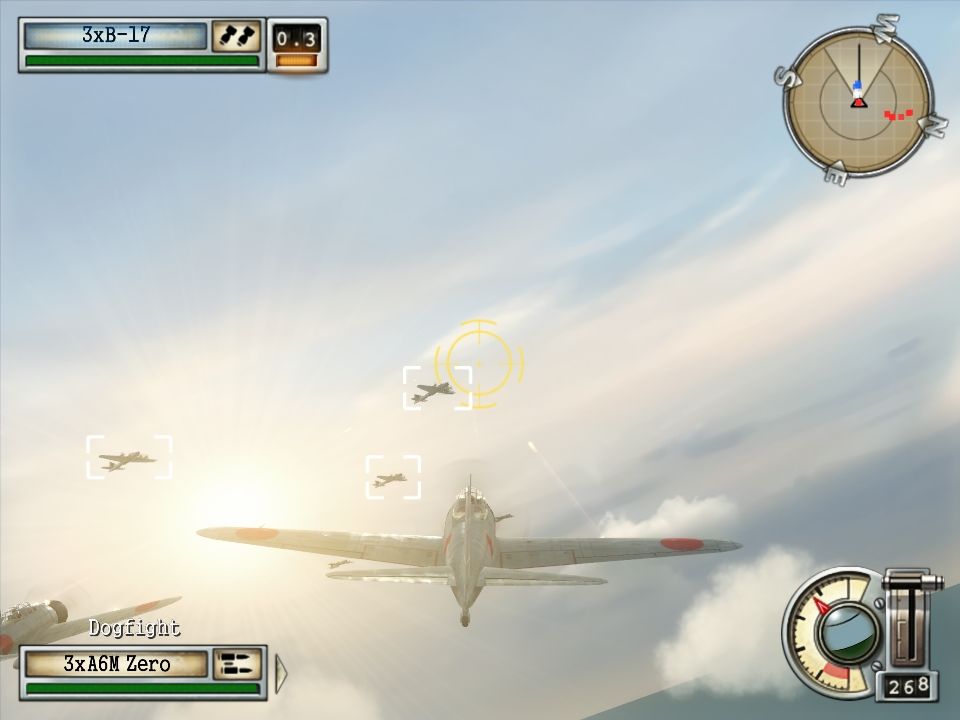Viewport: 960px width, 720px height.
Task: Select the 3xB-17 target panel
Action: 116,36
